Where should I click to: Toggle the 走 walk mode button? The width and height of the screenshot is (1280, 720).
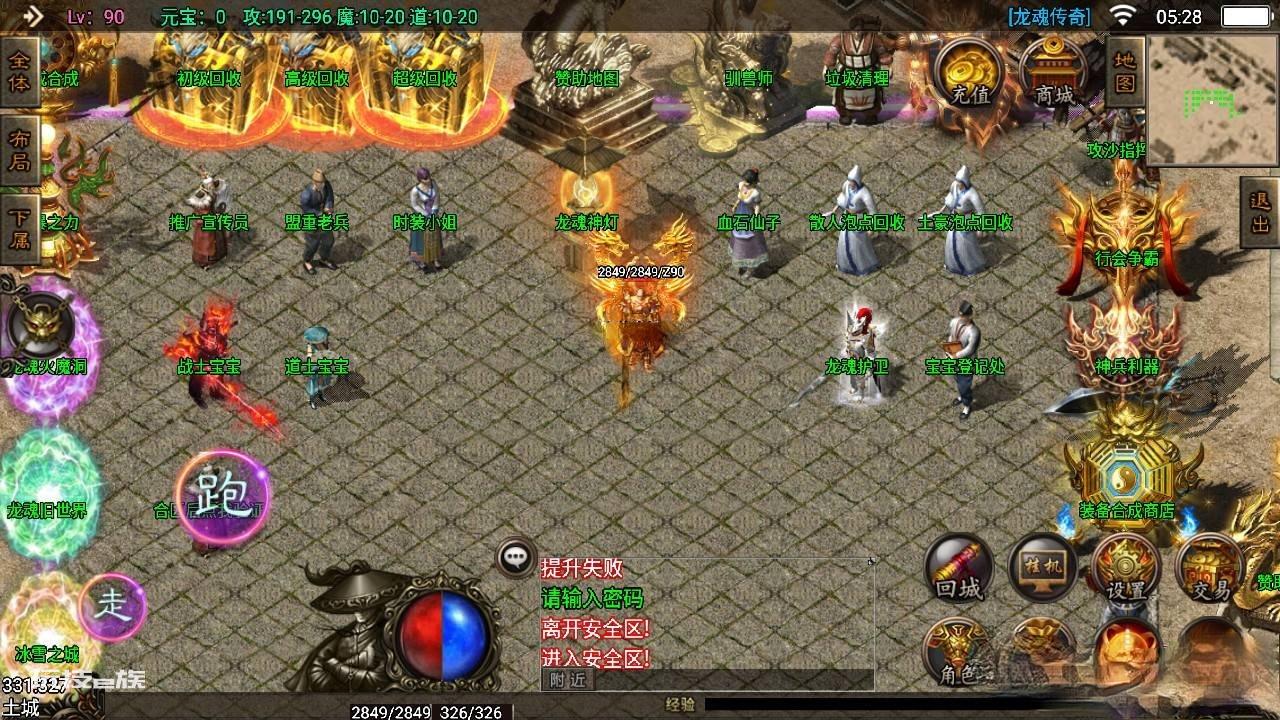click(112, 606)
